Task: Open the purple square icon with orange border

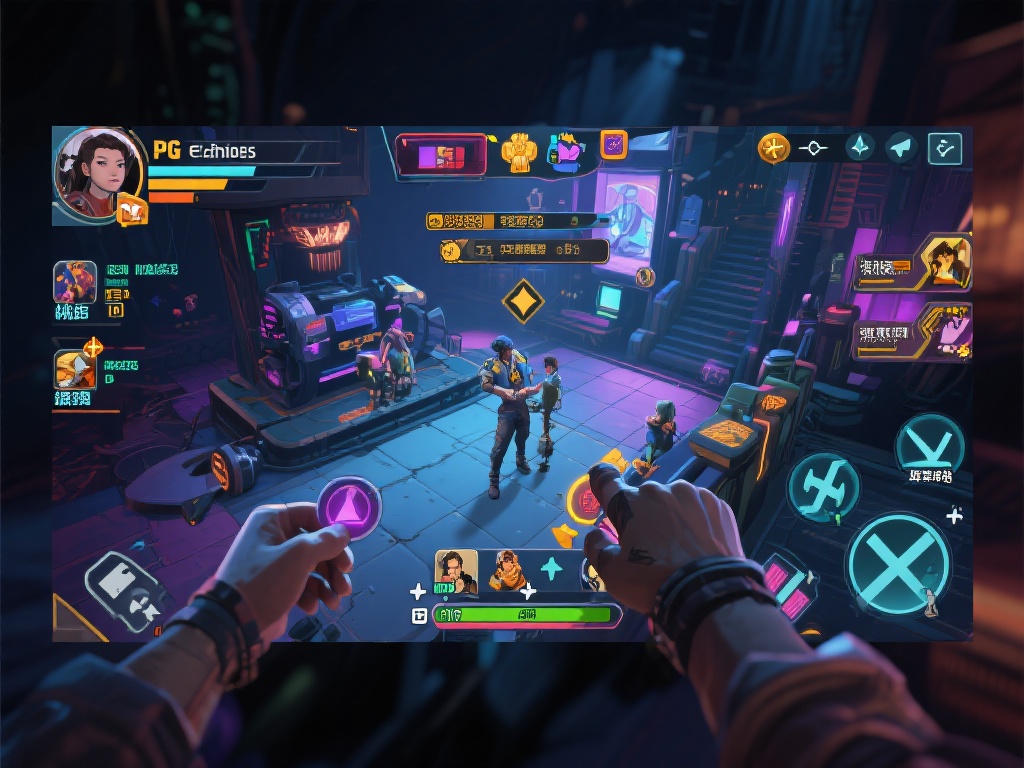Action: pos(613,145)
